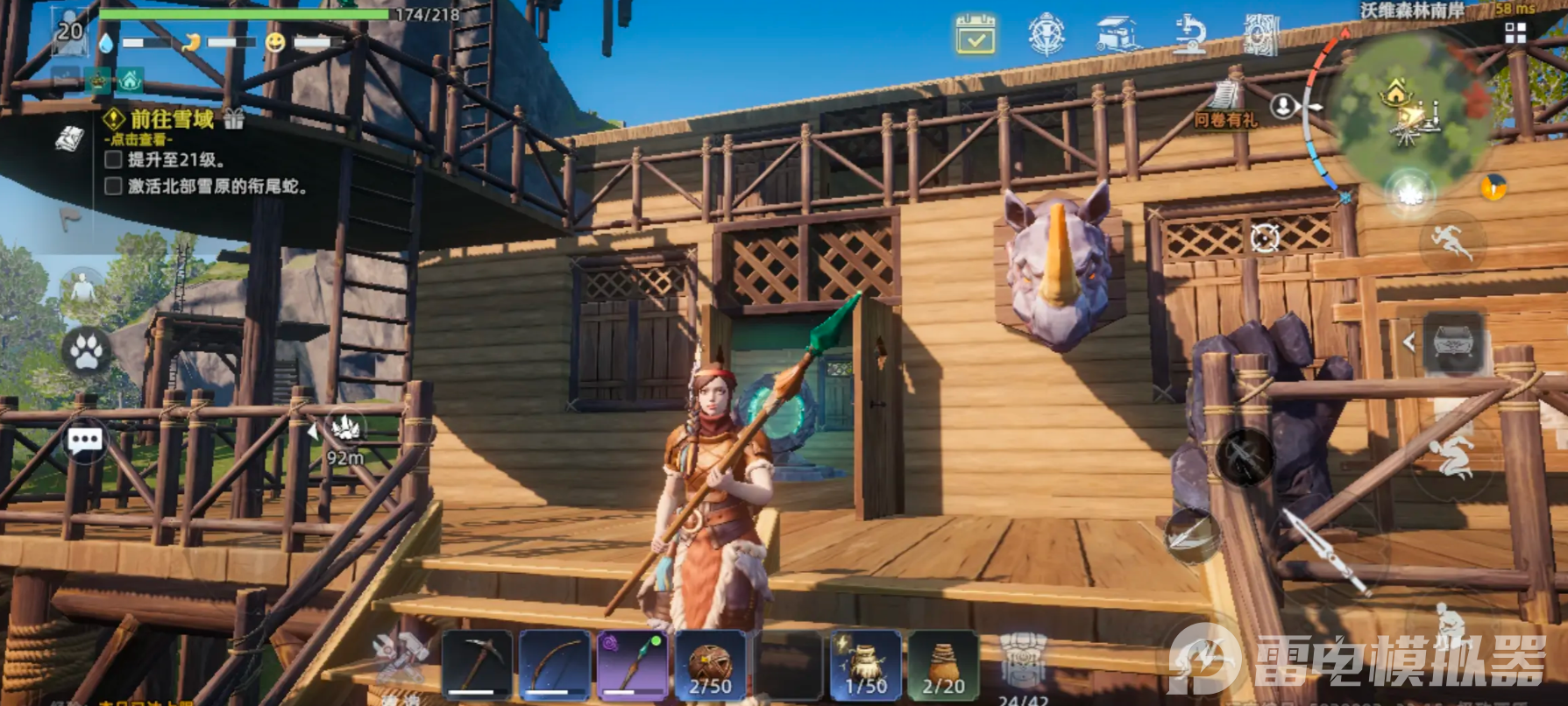
Task: Open the four-square grid menu button
Action: (x=1515, y=33)
